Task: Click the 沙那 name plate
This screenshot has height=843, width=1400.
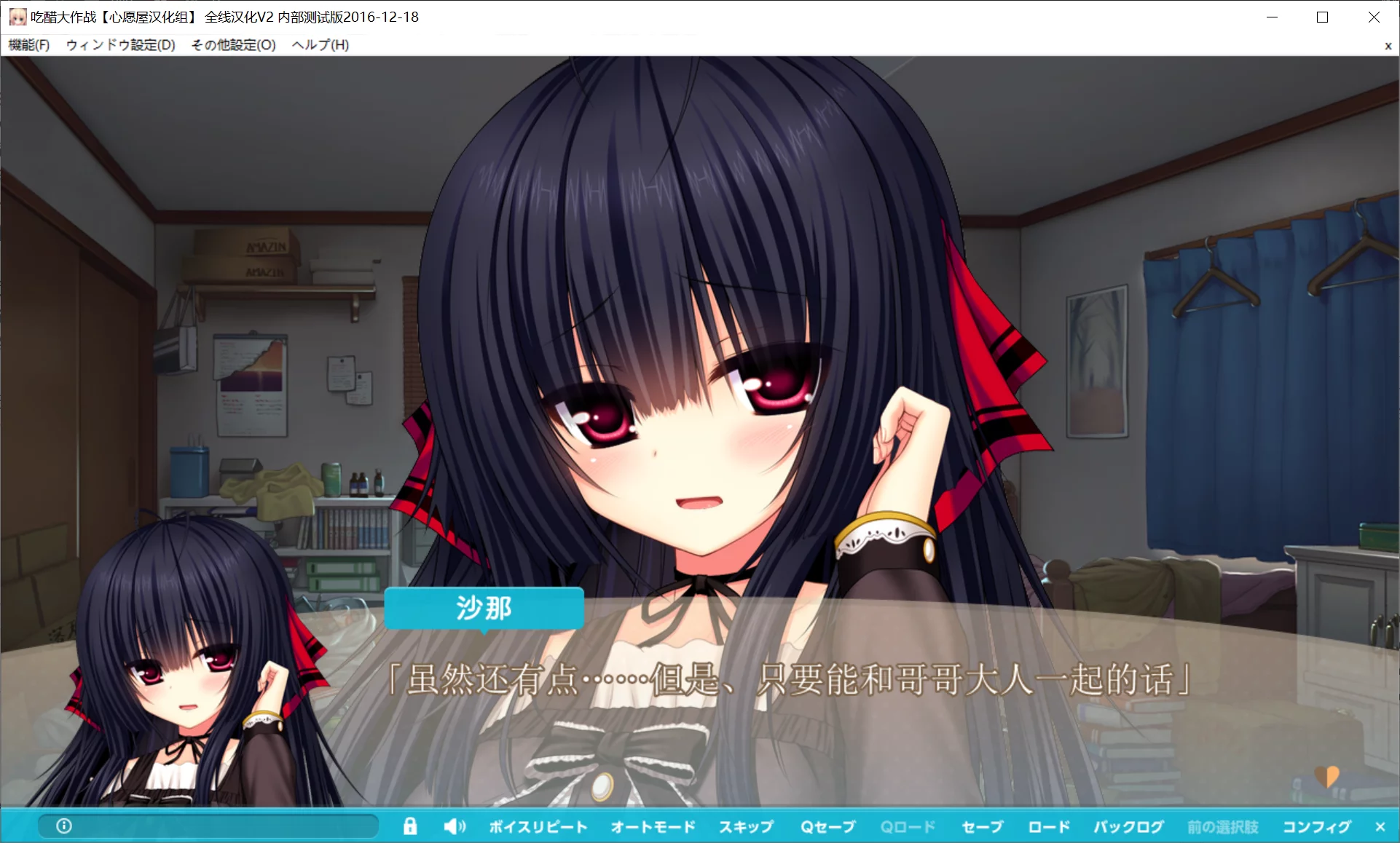Action: [x=484, y=609]
